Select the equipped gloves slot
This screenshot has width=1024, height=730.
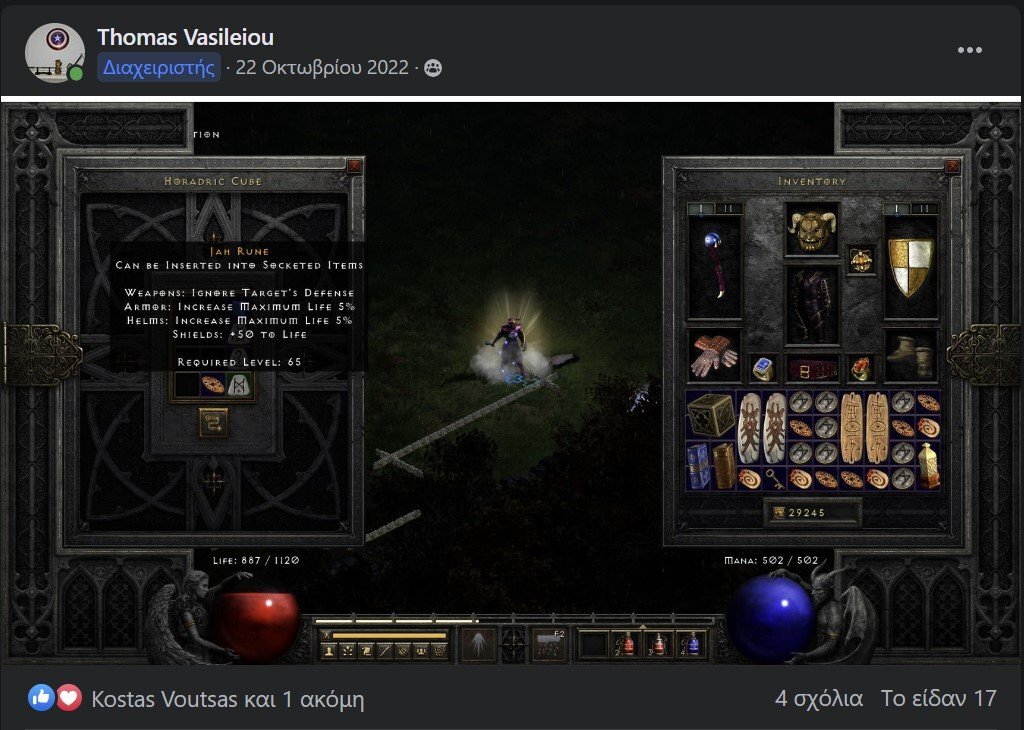click(x=714, y=354)
